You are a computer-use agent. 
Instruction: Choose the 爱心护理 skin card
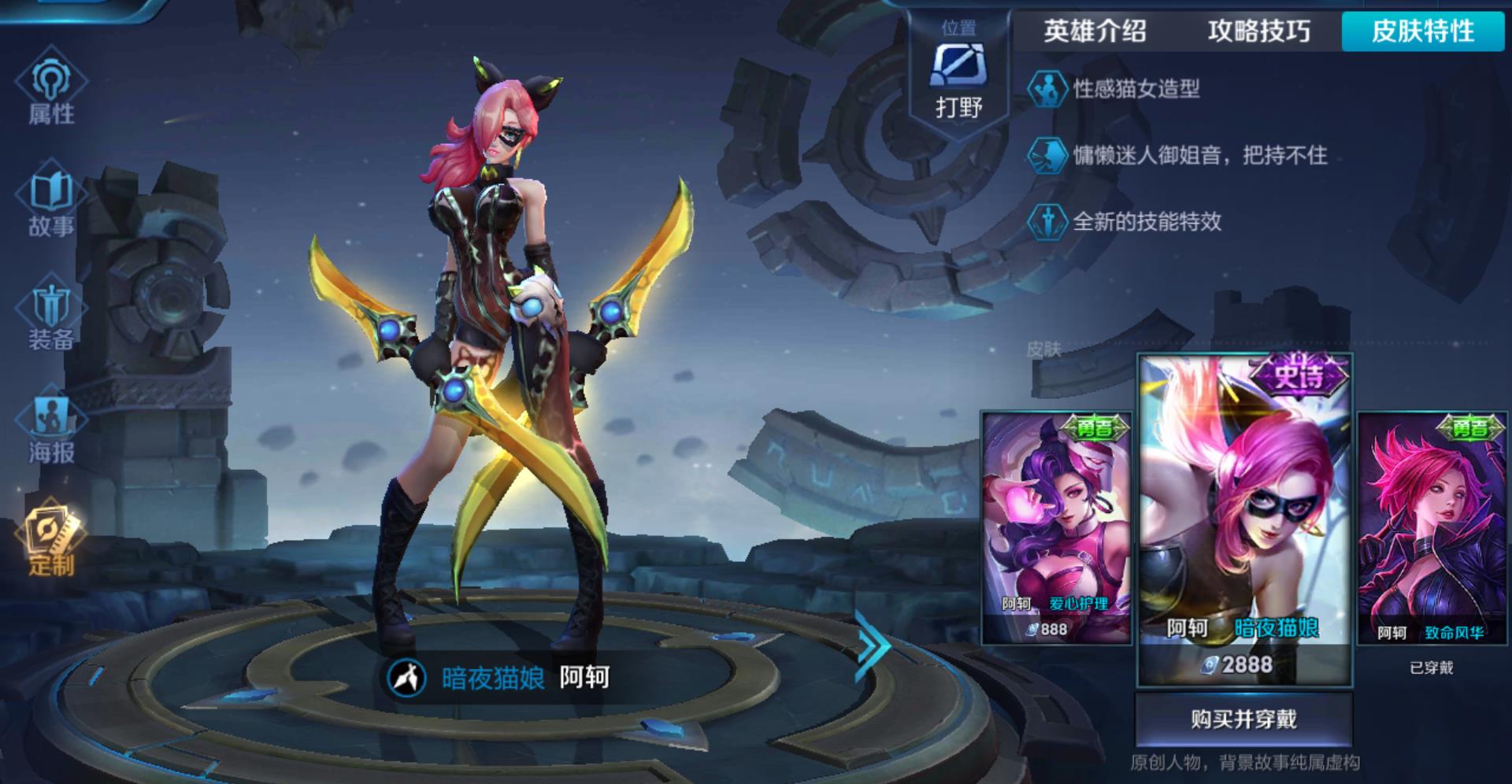pos(1056,526)
